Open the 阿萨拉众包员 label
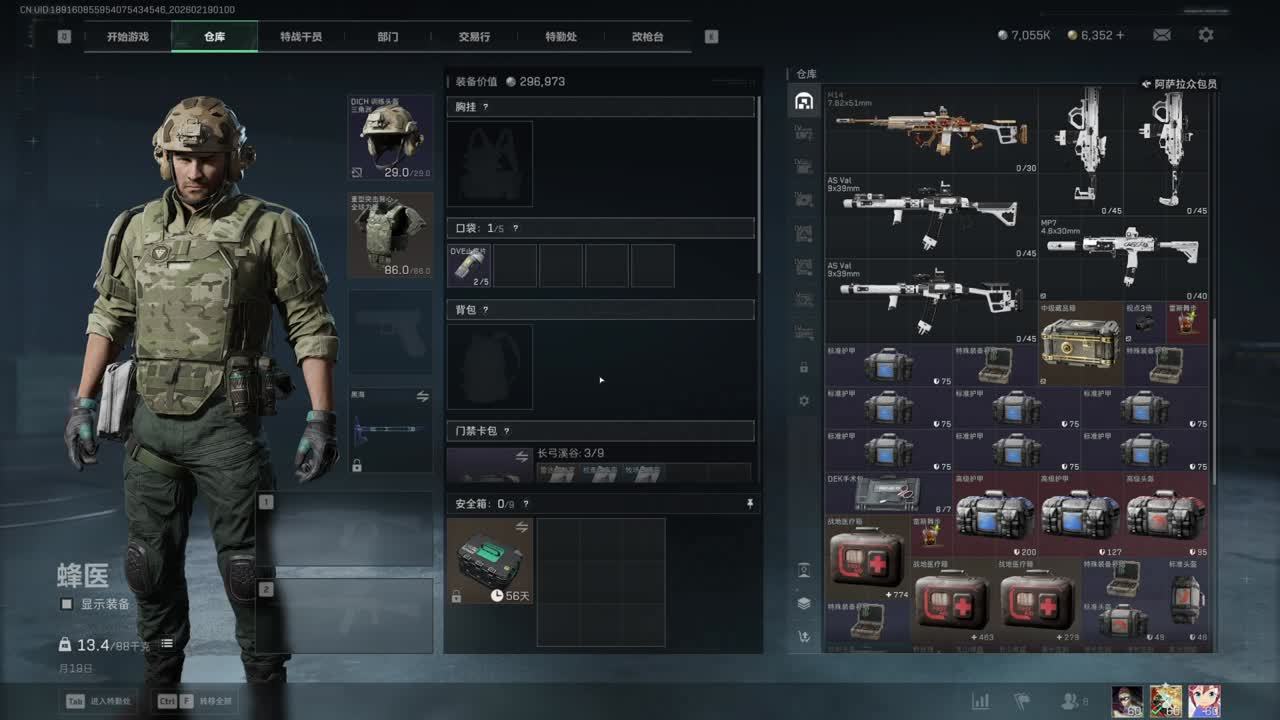The height and width of the screenshot is (720, 1280). (x=1180, y=85)
